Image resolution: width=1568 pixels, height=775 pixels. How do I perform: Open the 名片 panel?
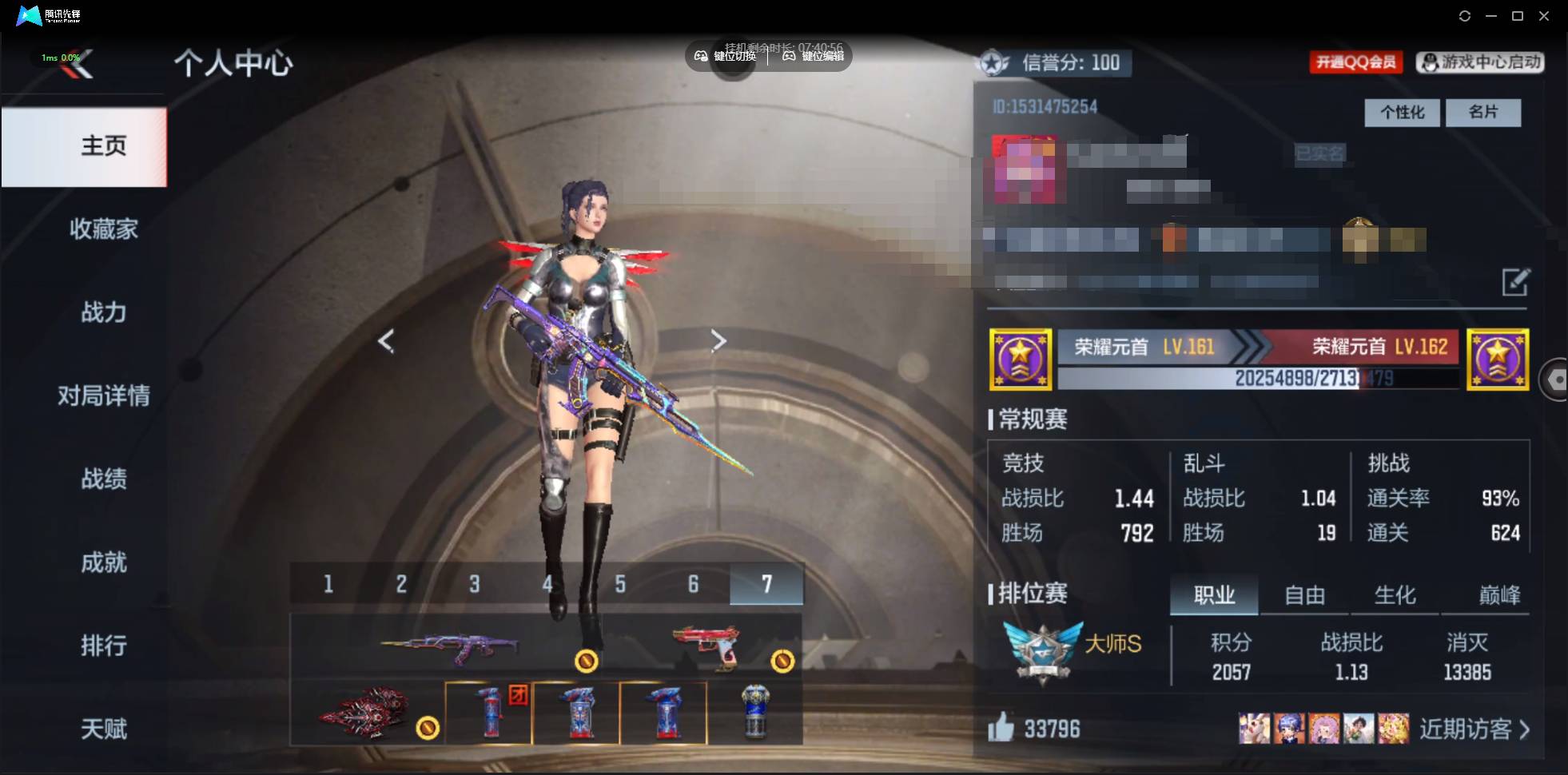tap(1483, 113)
